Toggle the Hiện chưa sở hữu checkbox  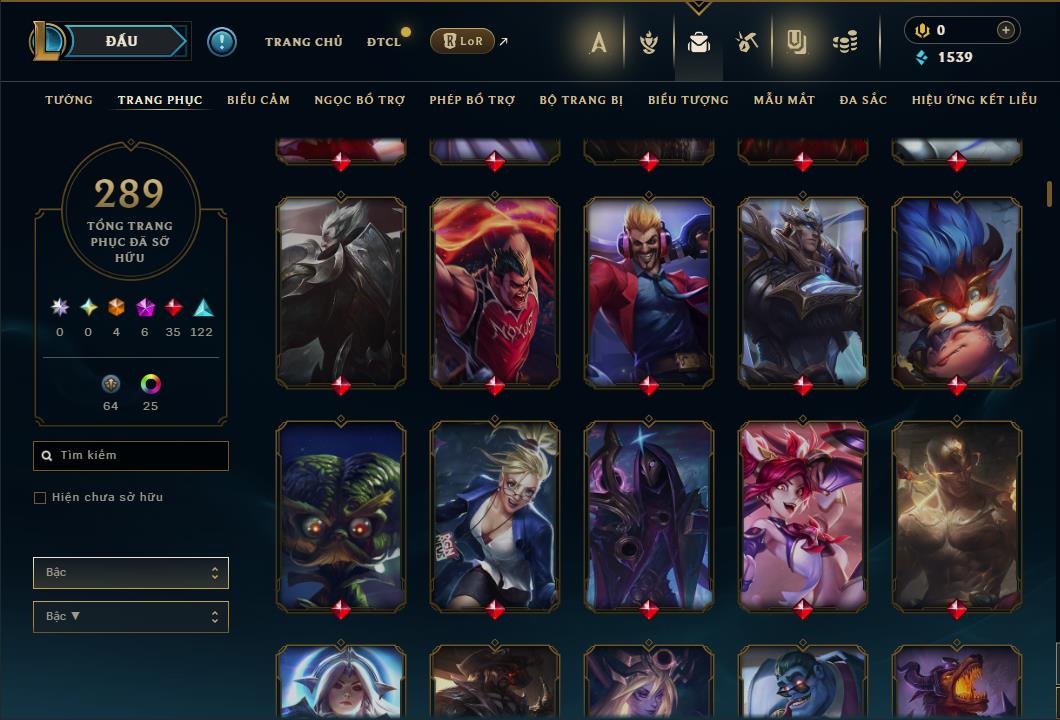[40, 498]
